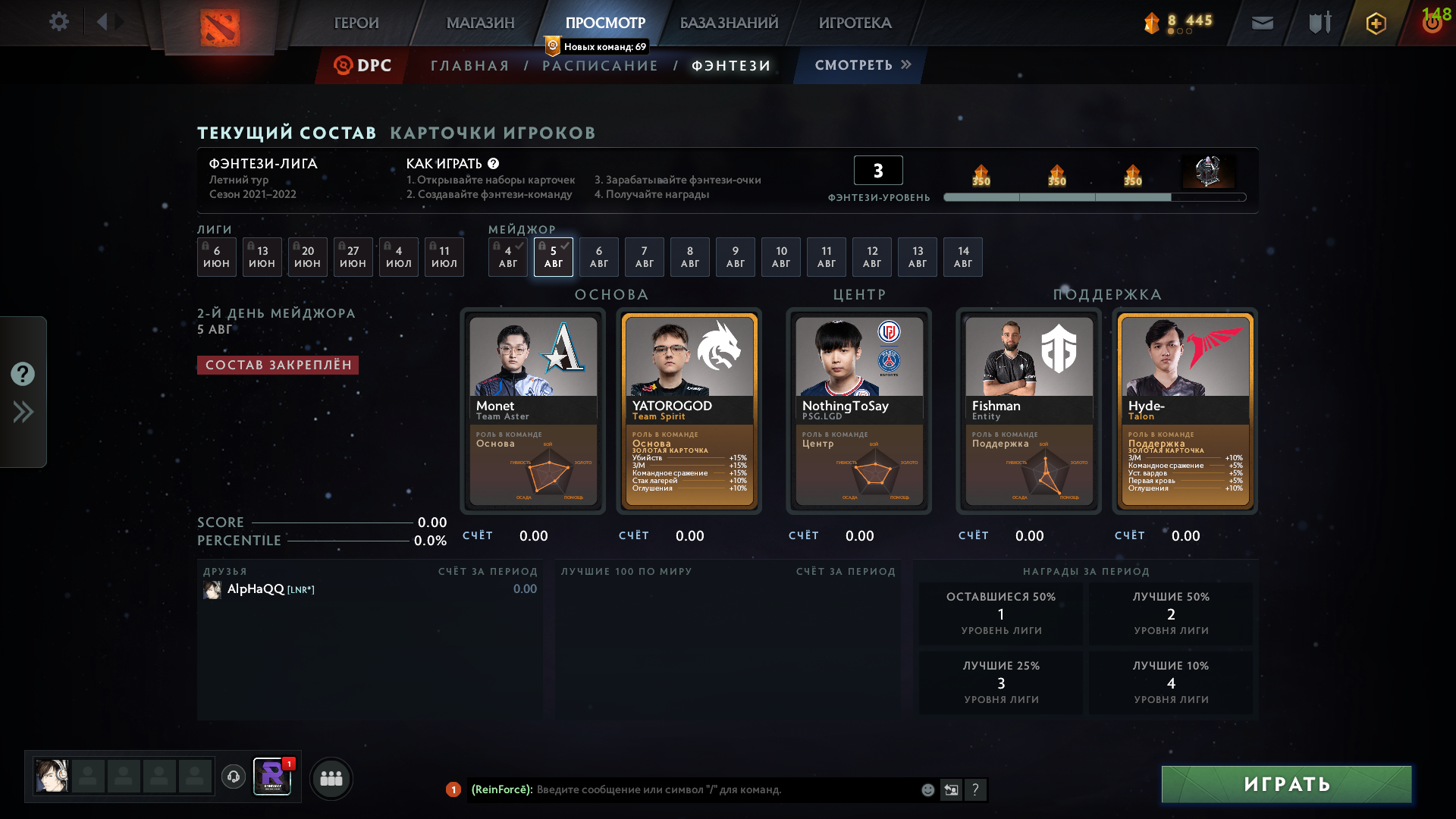Select the Monet player card
1456x819 pixels.
(533, 410)
